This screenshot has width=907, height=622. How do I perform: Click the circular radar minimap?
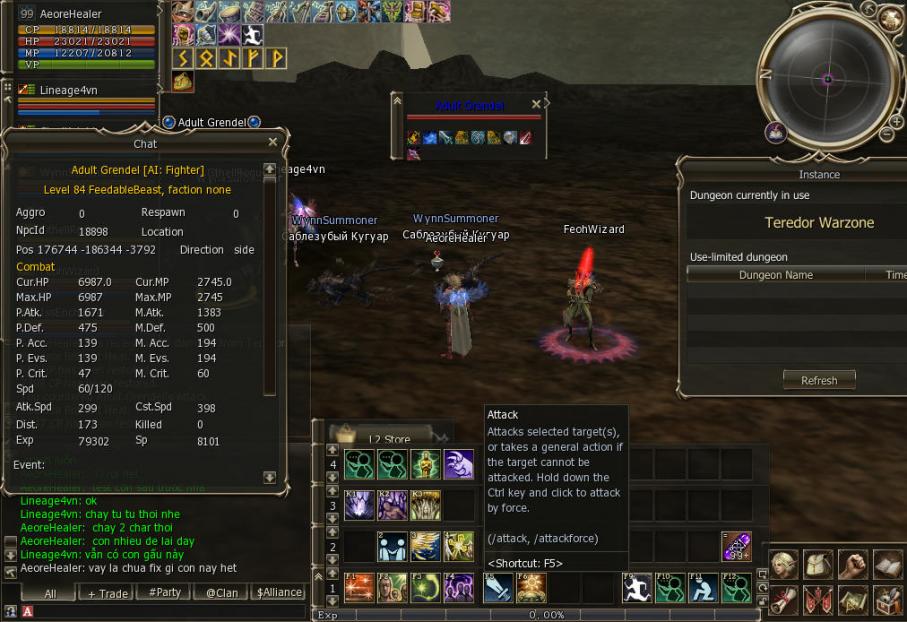pos(828,78)
